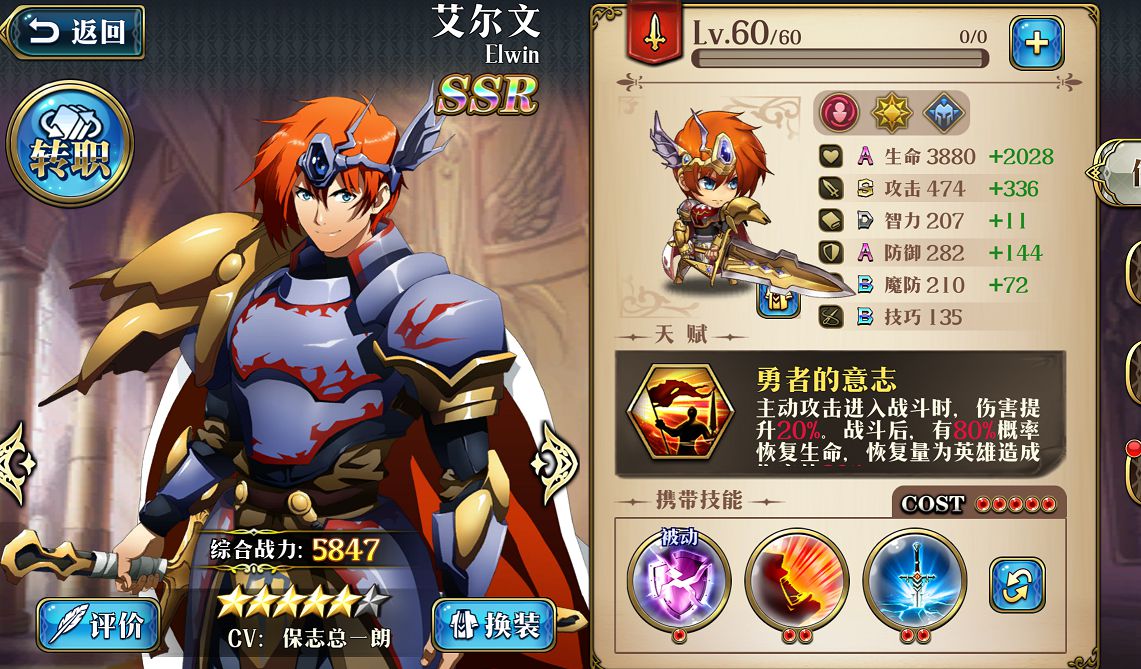Select the blue sword skill icon
The height and width of the screenshot is (669, 1141).
pyautogui.click(x=914, y=580)
